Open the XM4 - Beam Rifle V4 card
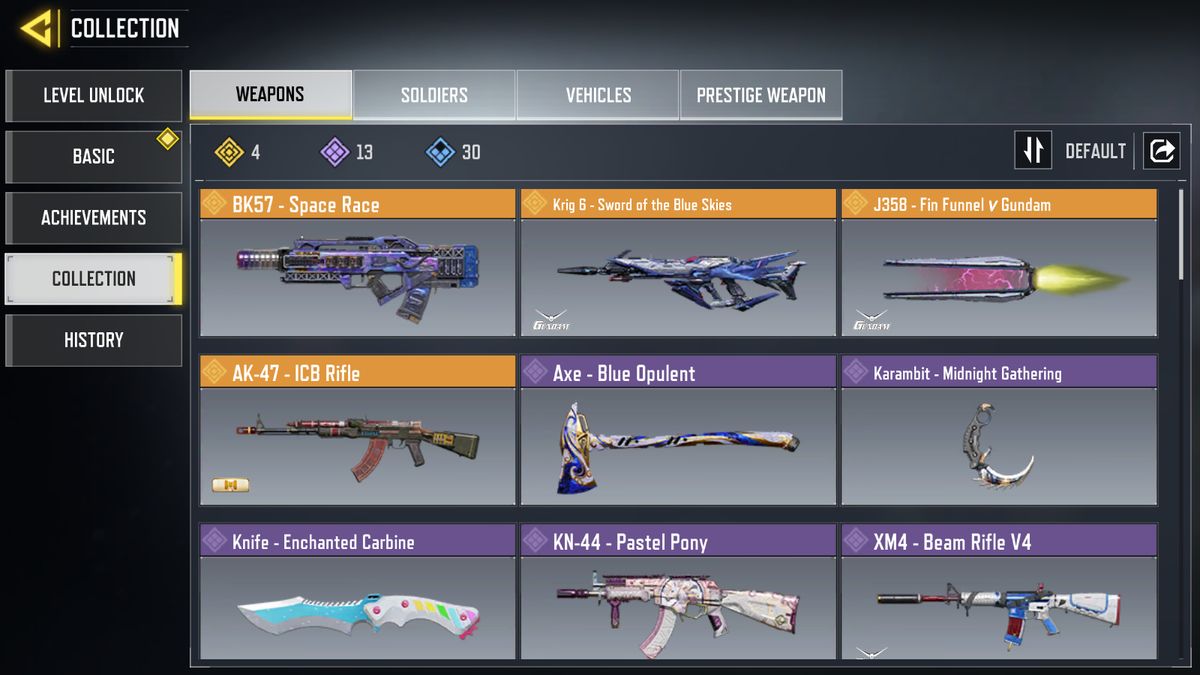Image resolution: width=1200 pixels, height=675 pixels. click(x=998, y=594)
